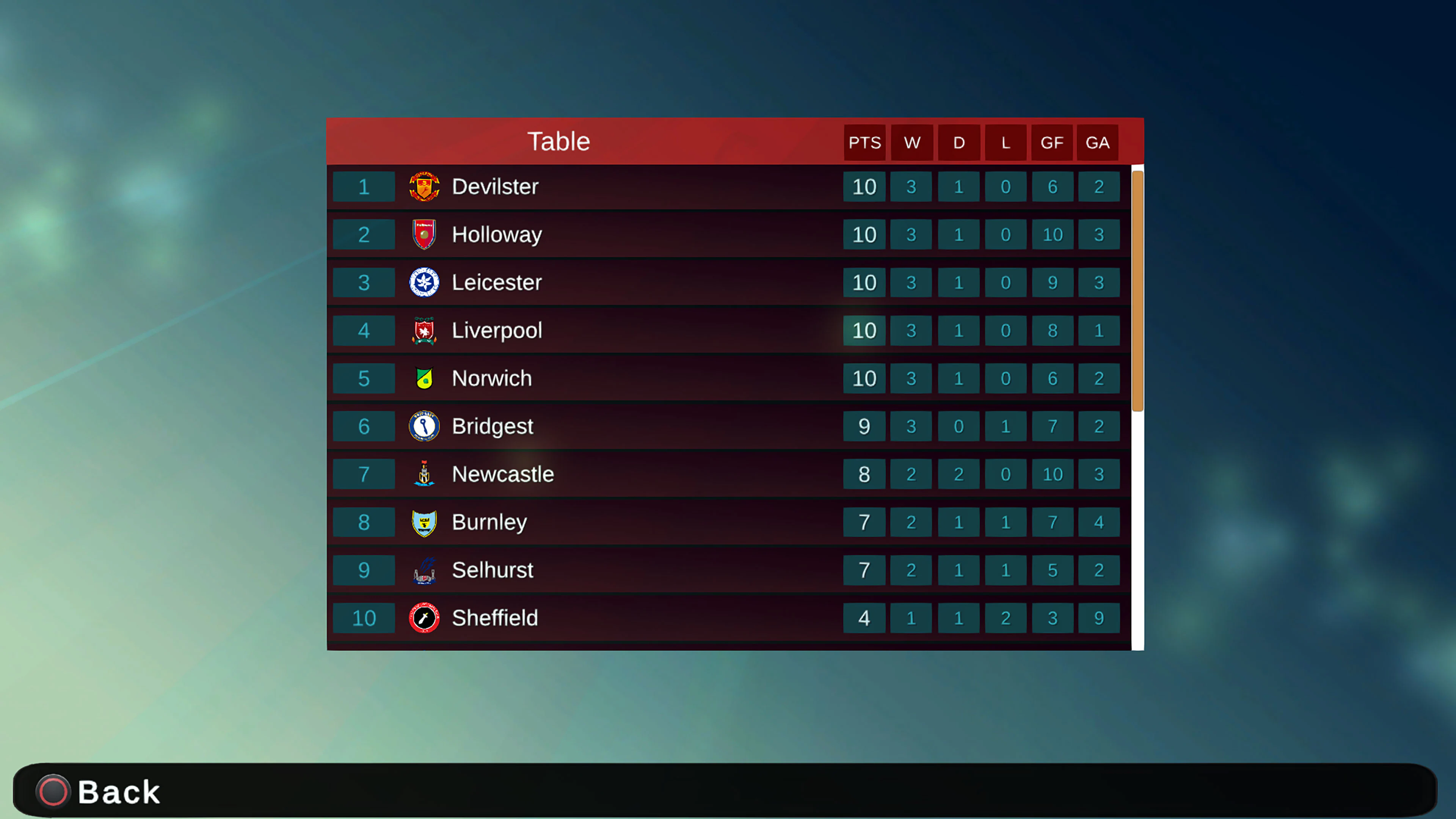This screenshot has height=819, width=1456.
Task: Select Liverpool's points cell showing 10
Action: pos(864,331)
